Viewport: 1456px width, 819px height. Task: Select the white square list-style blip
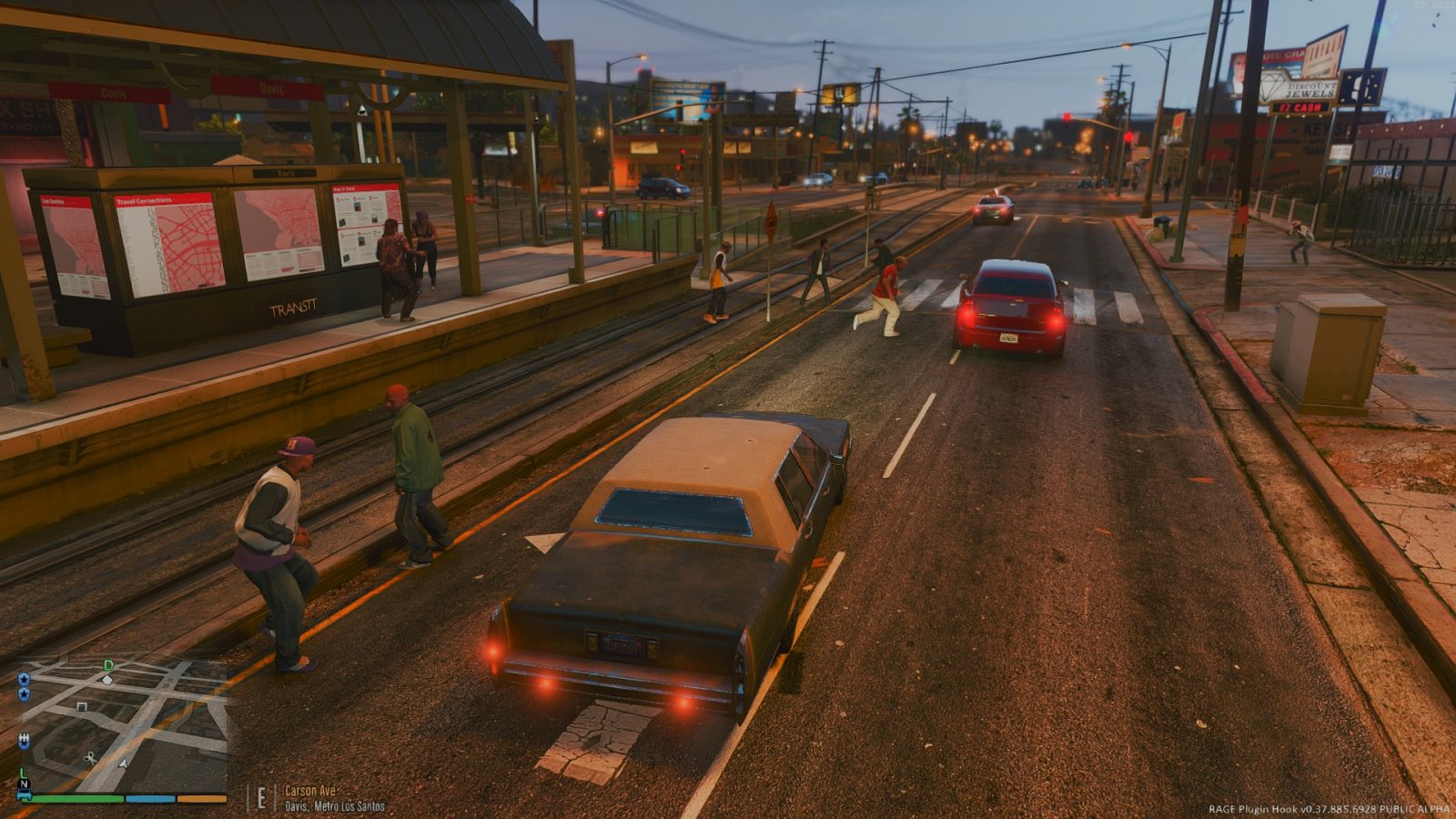82,706
